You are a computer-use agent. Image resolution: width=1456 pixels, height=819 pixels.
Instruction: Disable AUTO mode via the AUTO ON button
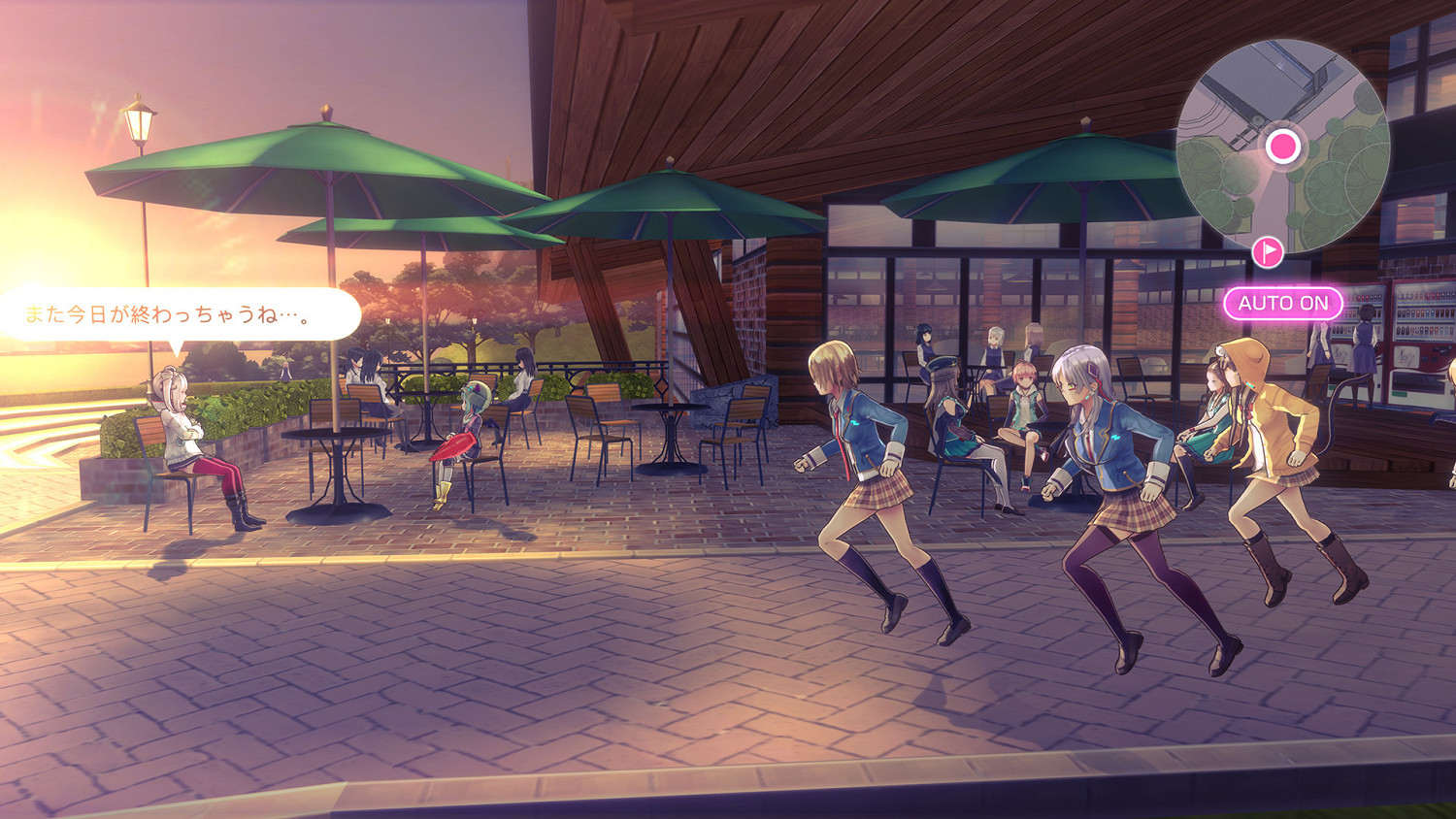coord(1283,304)
